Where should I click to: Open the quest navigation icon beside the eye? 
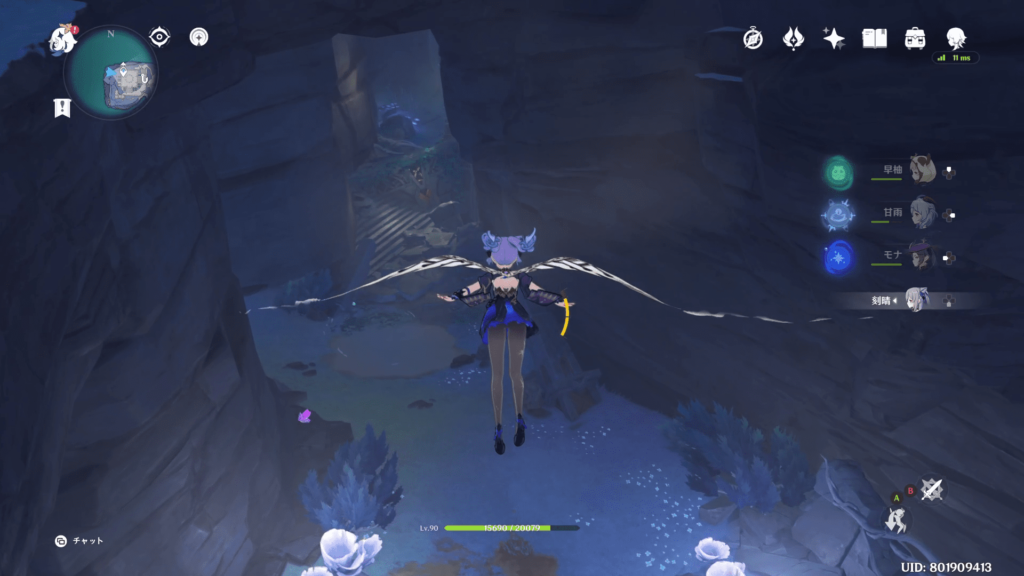(x=199, y=38)
